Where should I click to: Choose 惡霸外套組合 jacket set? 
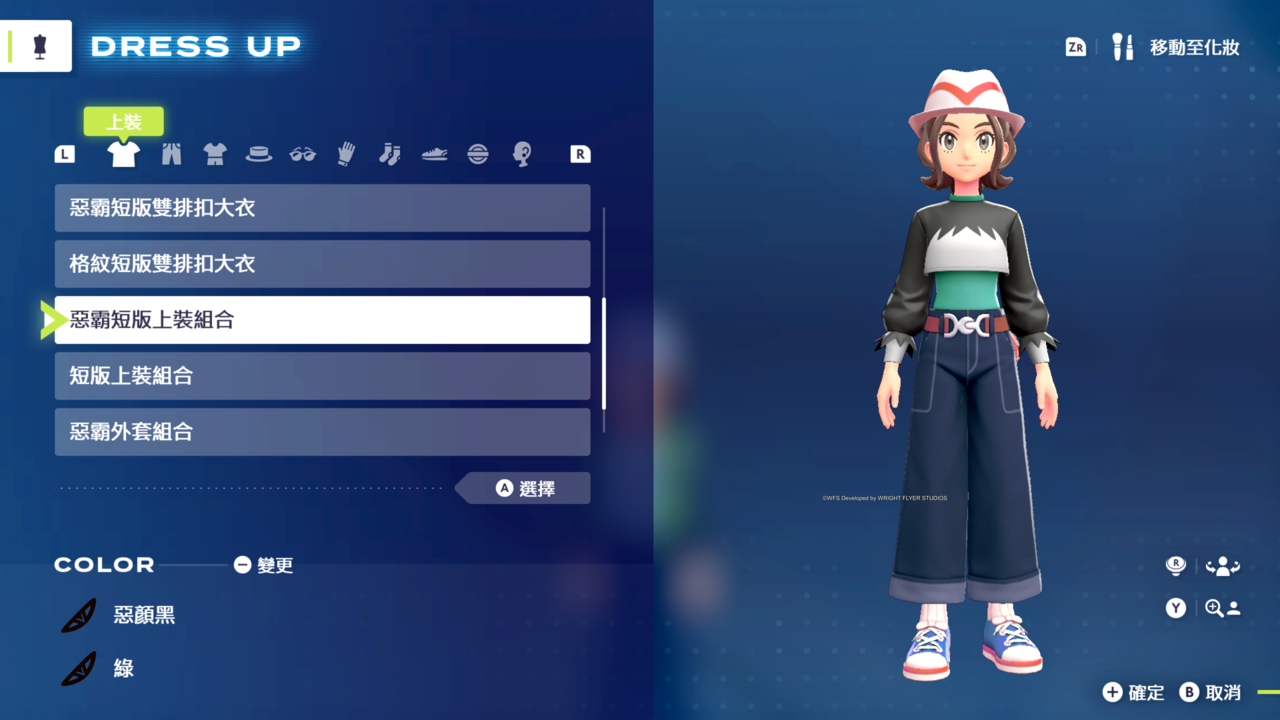pos(322,432)
